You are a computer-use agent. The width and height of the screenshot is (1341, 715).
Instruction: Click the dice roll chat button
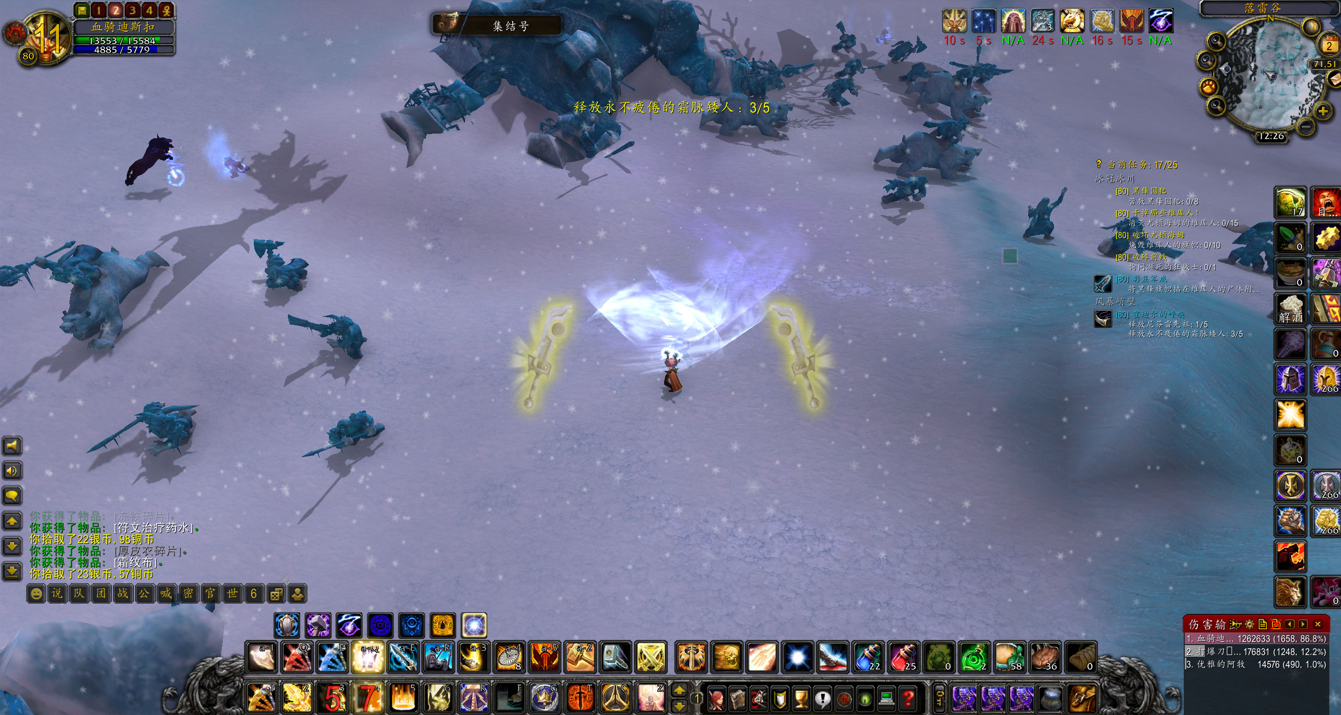(x=276, y=594)
